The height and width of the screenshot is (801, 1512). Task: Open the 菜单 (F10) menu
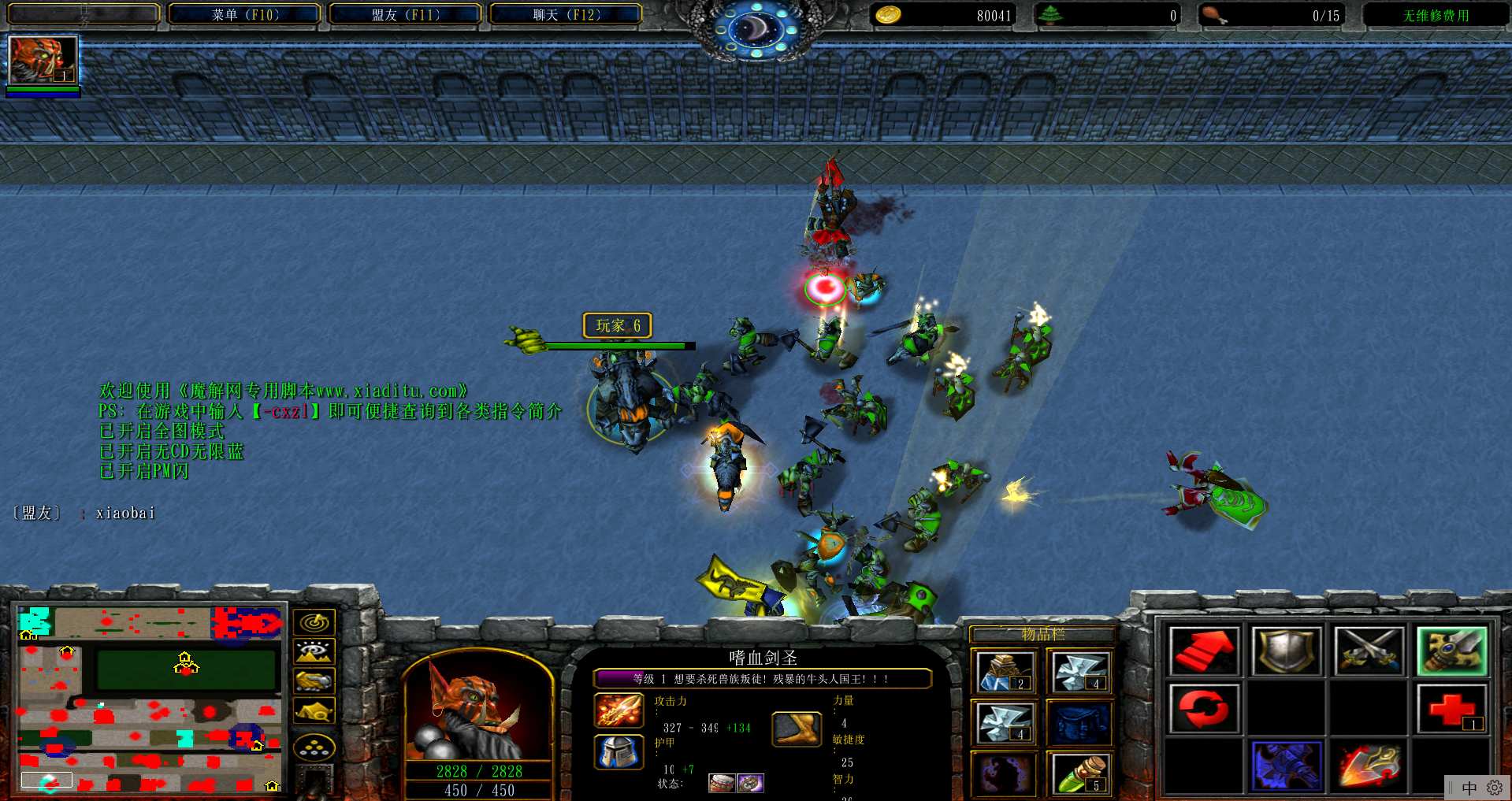pyautogui.click(x=245, y=15)
